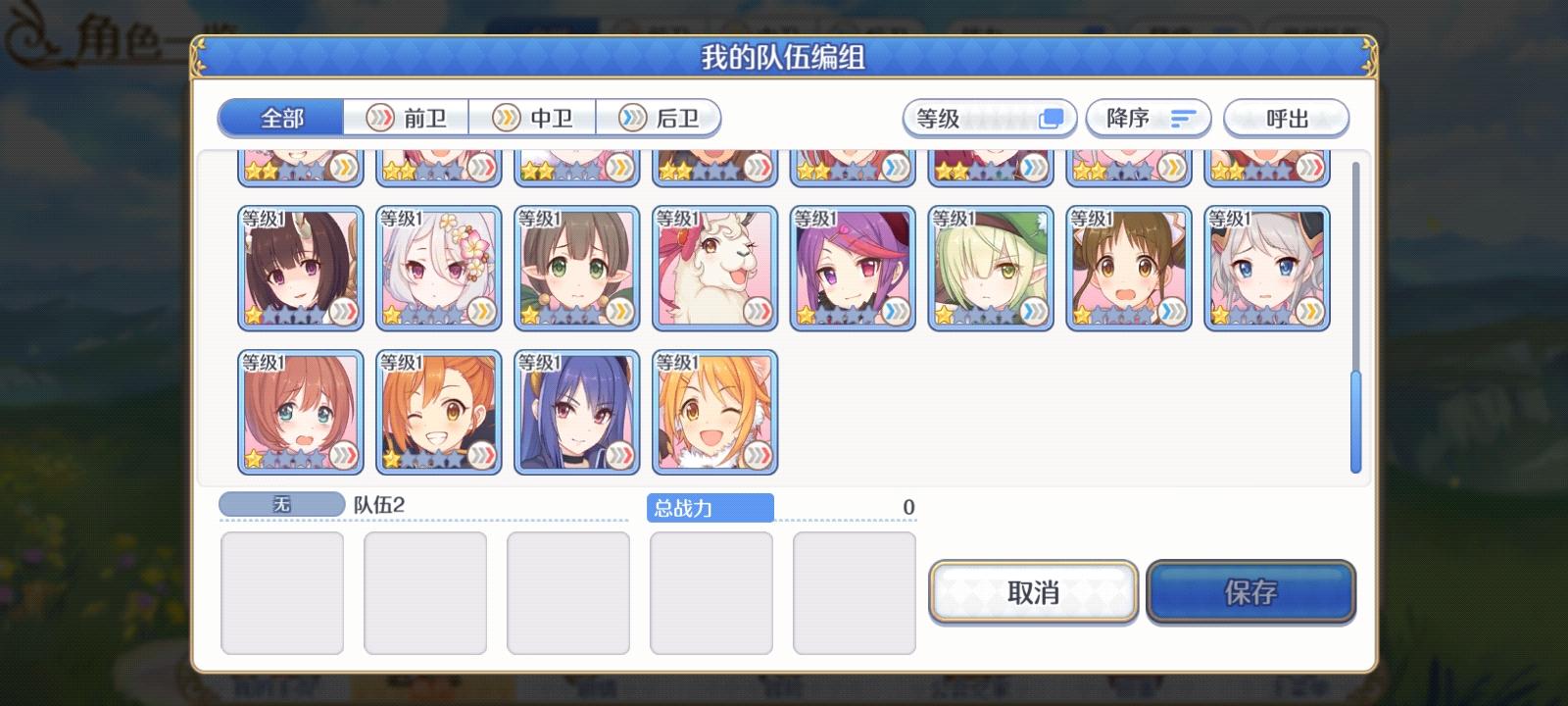Switch sort order using the 降序 control

tap(1149, 118)
